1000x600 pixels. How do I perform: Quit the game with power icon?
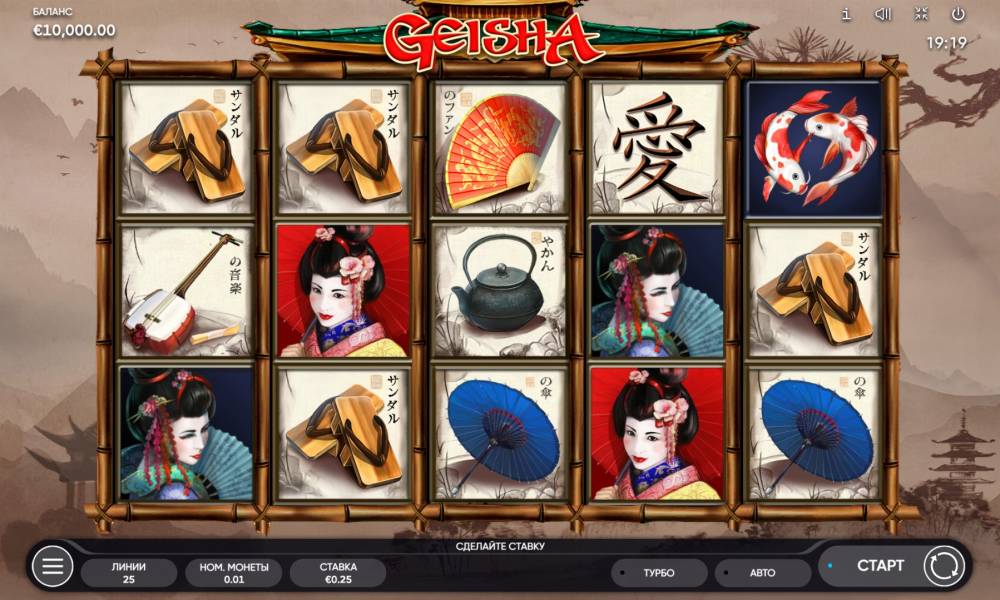coord(958,15)
